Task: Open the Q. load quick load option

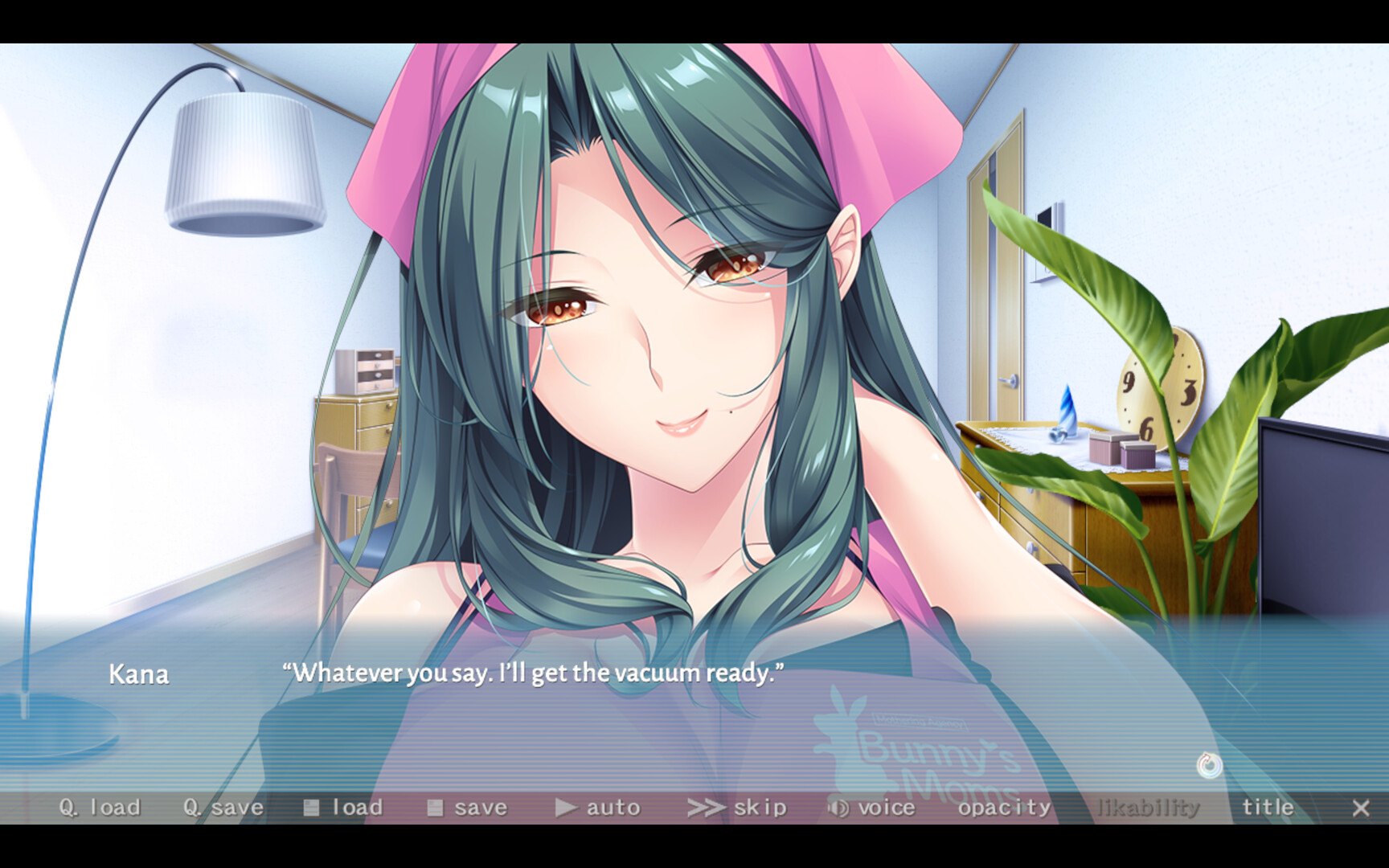Action: tap(100, 808)
